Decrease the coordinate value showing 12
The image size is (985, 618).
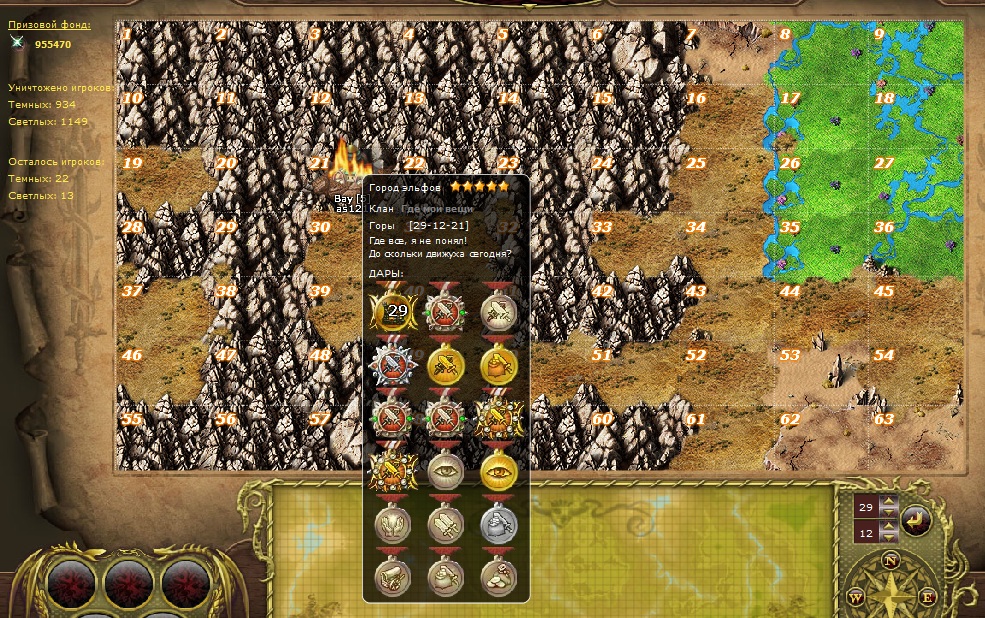point(888,539)
